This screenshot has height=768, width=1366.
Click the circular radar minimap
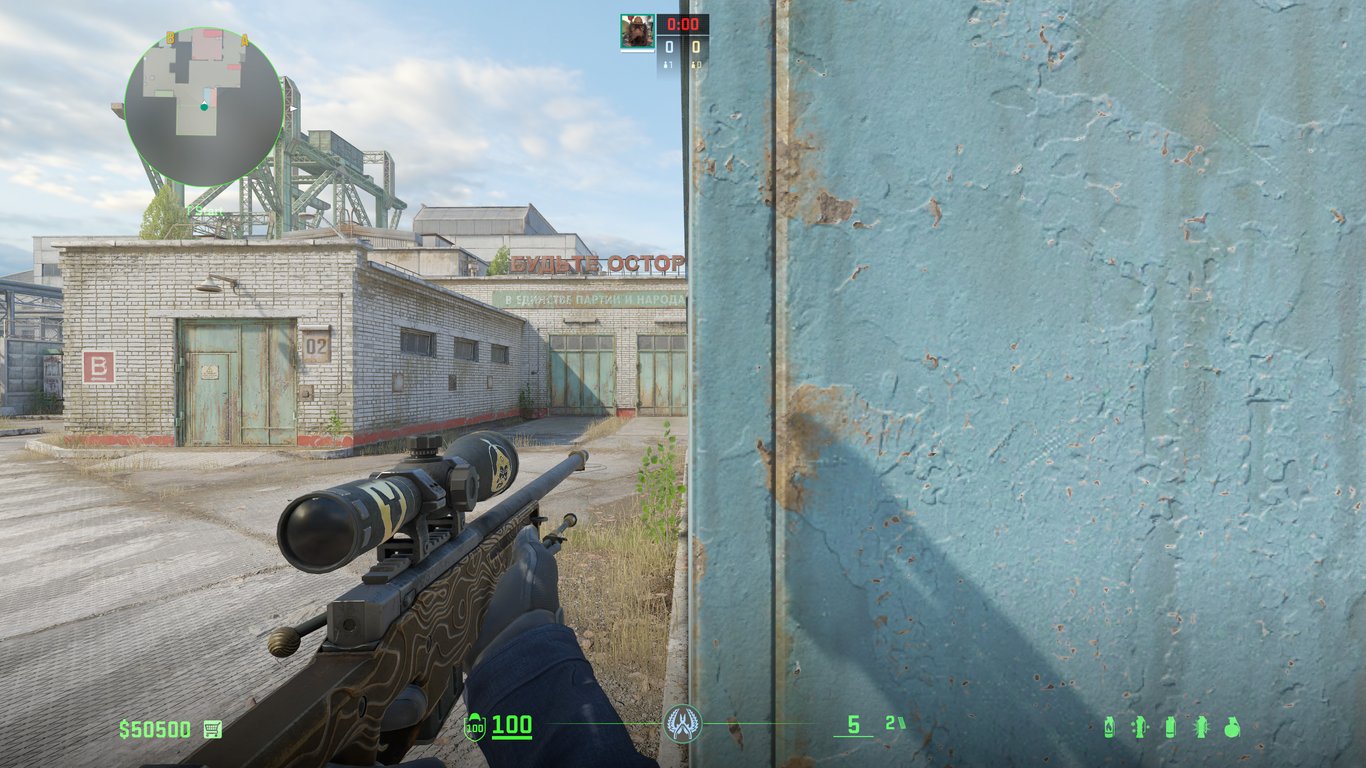click(204, 107)
